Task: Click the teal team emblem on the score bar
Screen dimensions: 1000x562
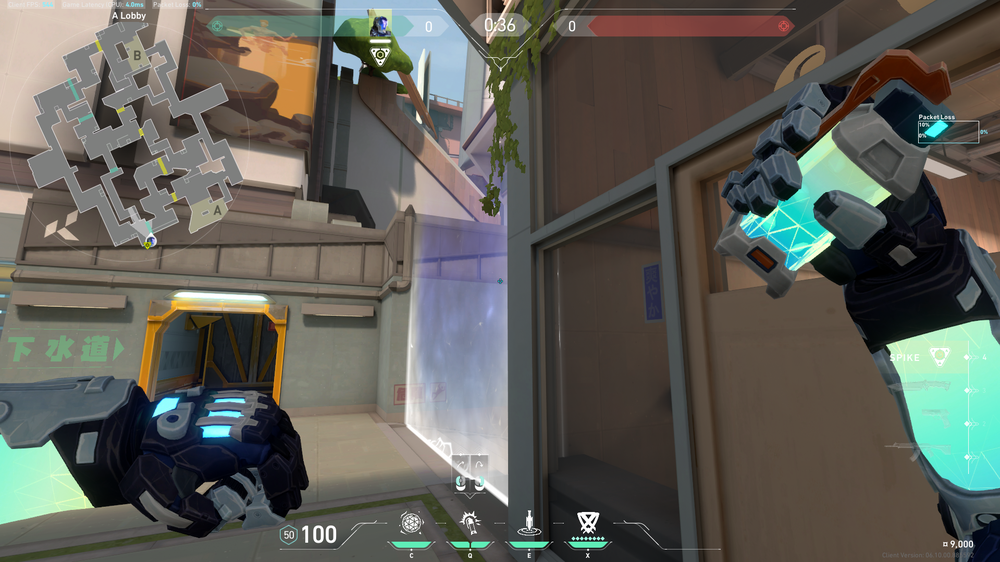Action: pyautogui.click(x=217, y=26)
